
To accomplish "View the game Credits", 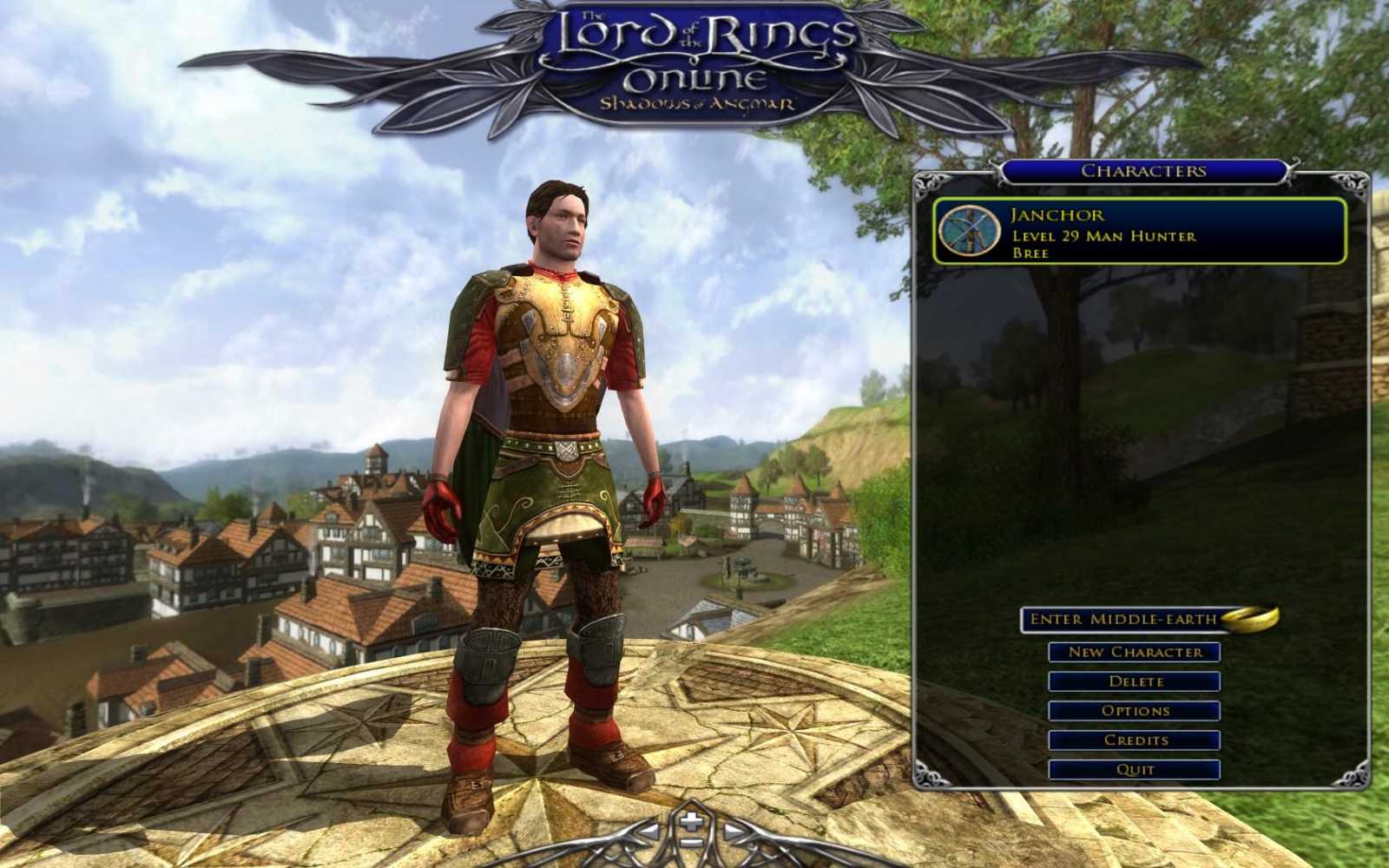I will pos(1137,740).
